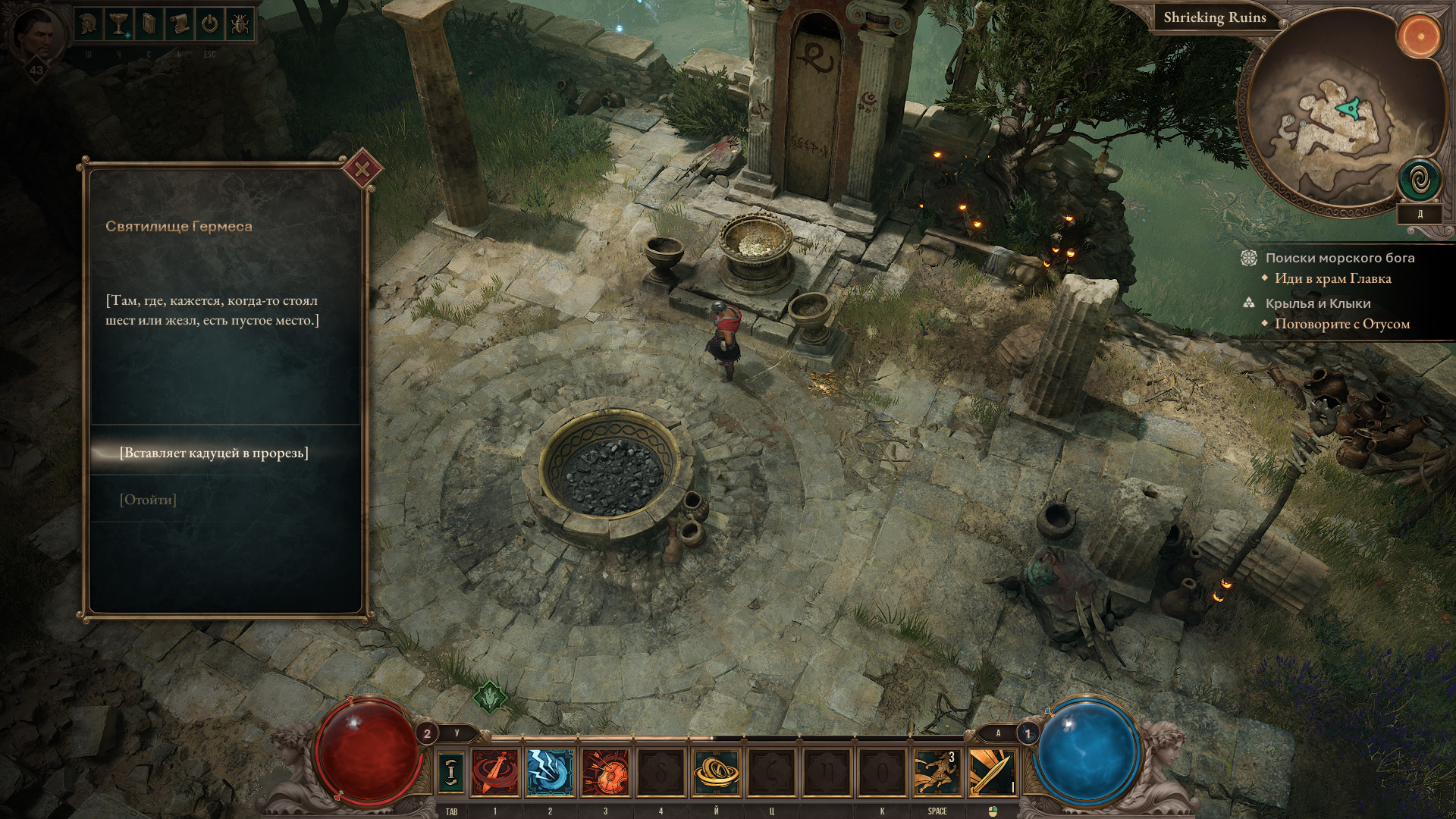Activate the blue lightning ability
1456x819 pixels.
[x=550, y=771]
